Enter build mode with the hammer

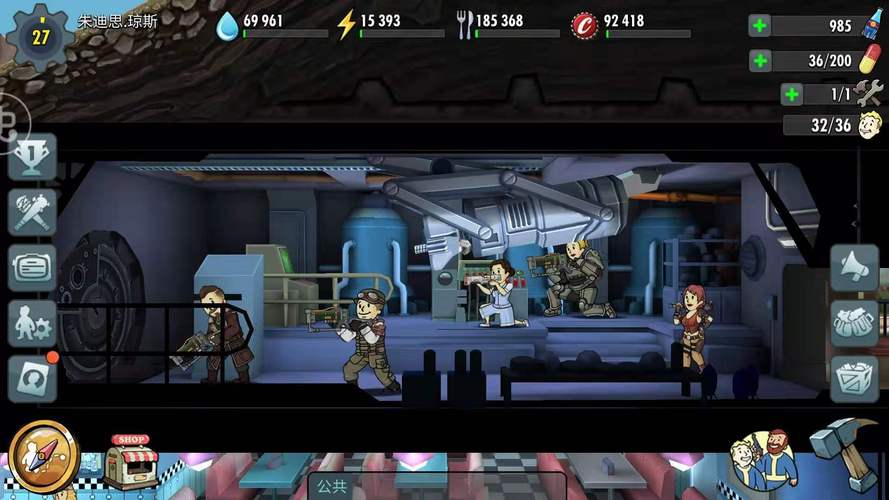tap(843, 452)
